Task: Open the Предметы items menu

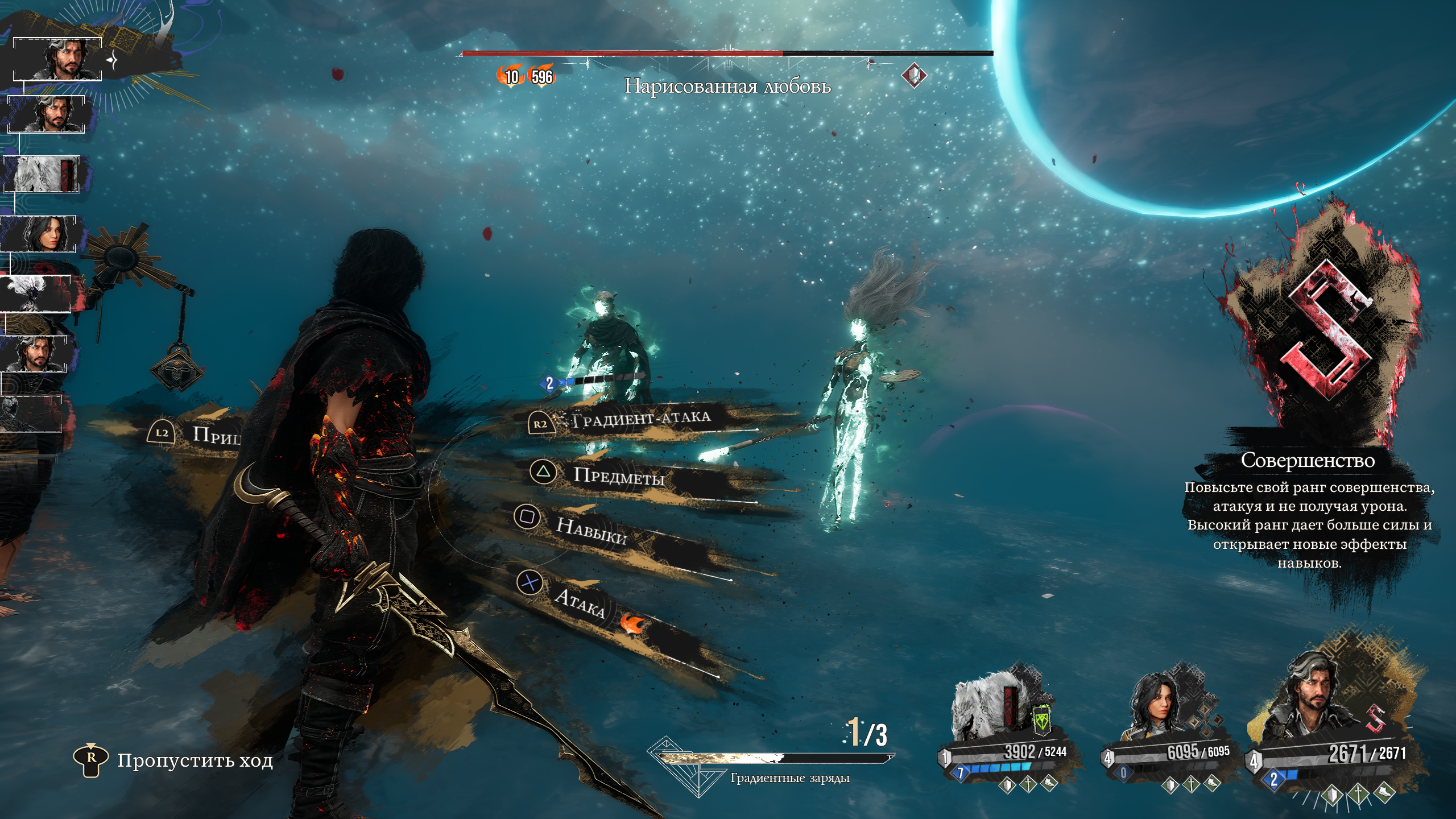Action: [x=618, y=475]
